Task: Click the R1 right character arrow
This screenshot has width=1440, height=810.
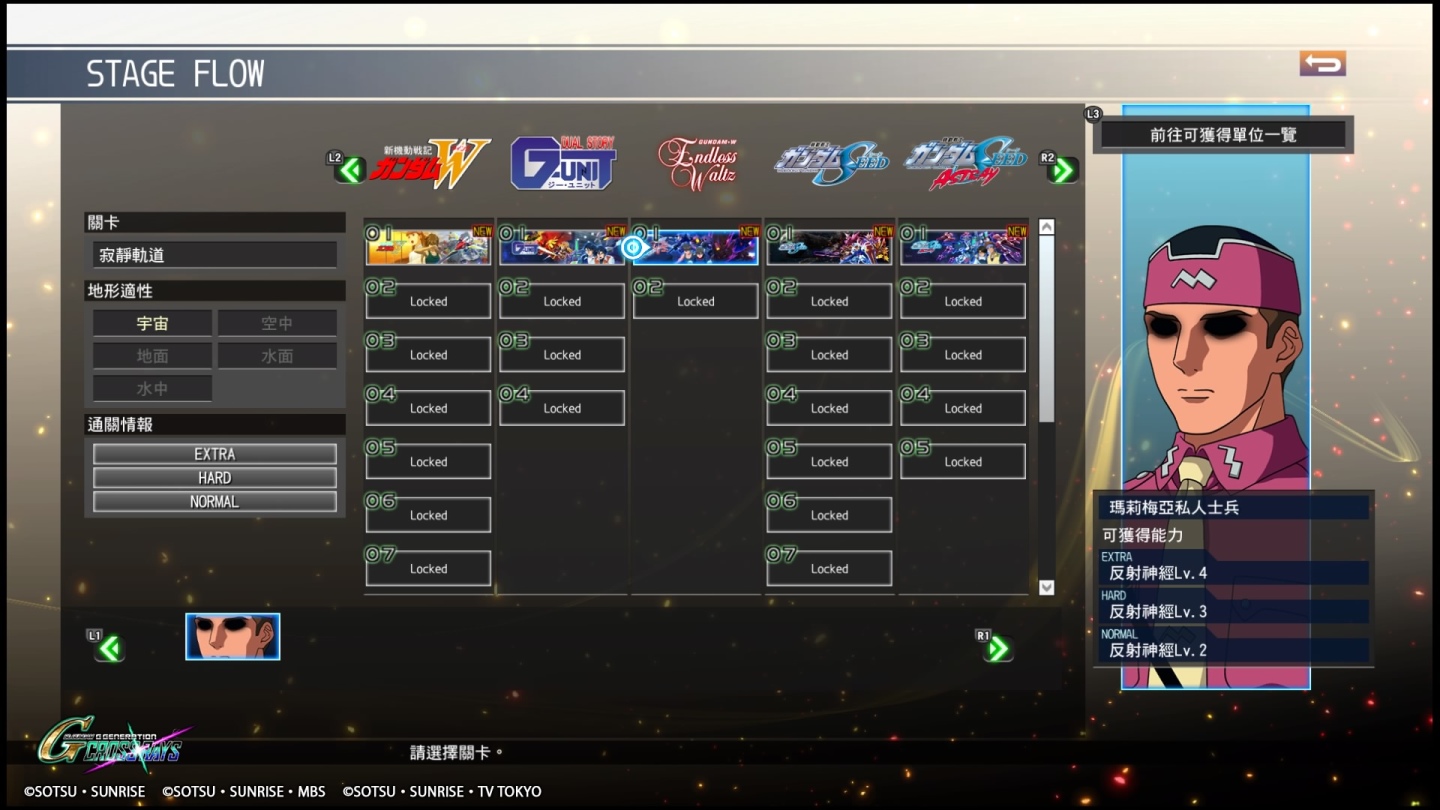Action: point(995,647)
